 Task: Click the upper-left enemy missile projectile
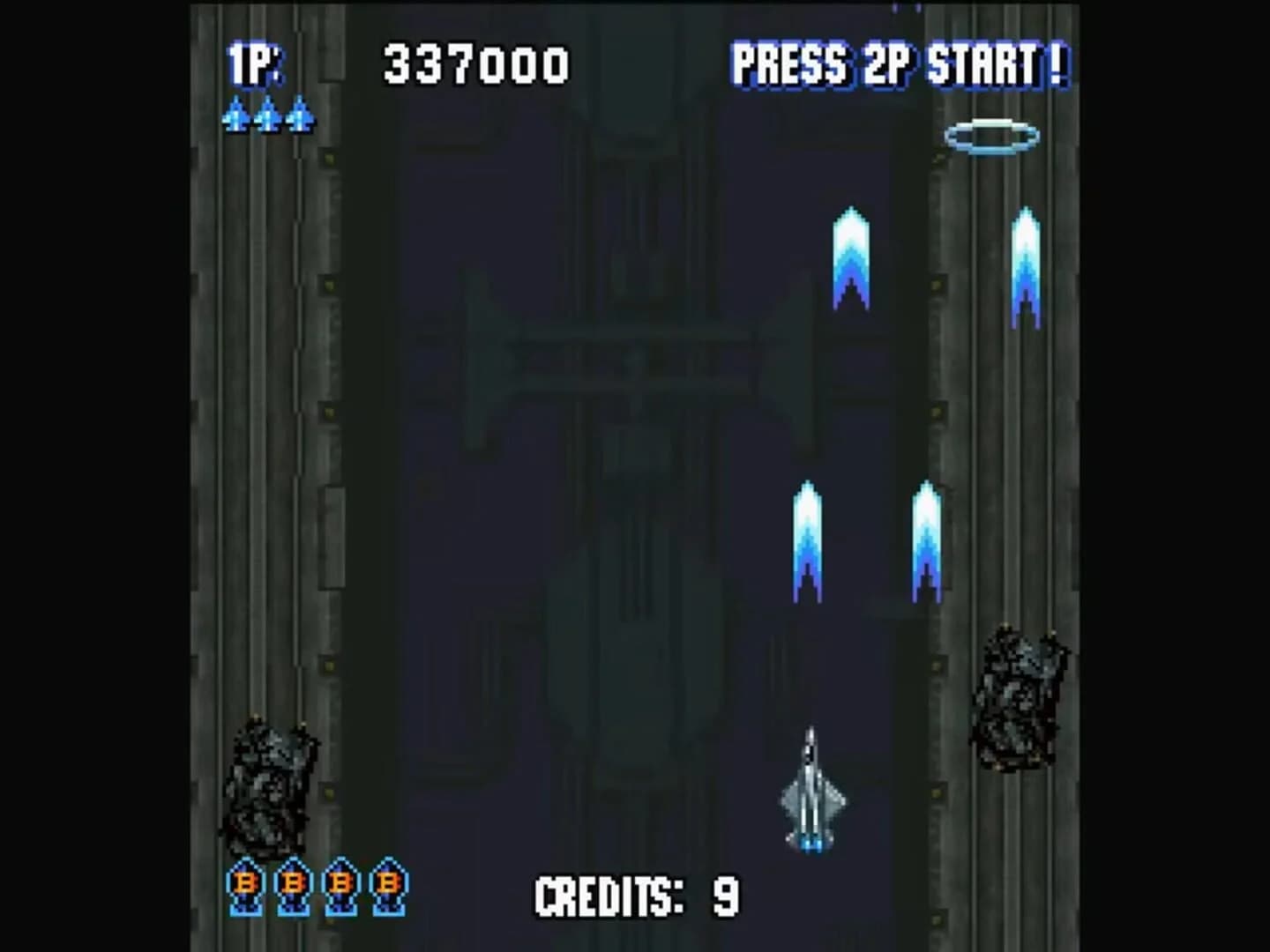point(849,256)
